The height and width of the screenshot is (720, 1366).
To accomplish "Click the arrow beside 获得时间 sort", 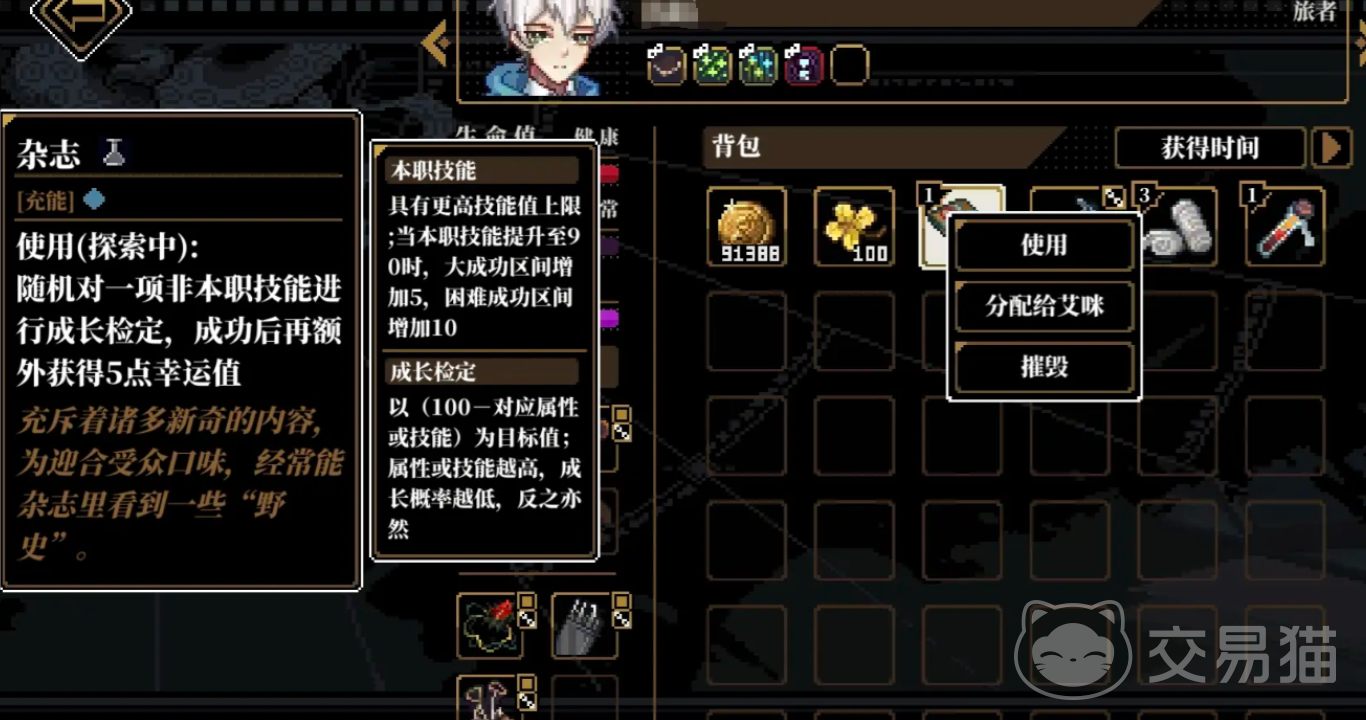I will coord(1331,148).
